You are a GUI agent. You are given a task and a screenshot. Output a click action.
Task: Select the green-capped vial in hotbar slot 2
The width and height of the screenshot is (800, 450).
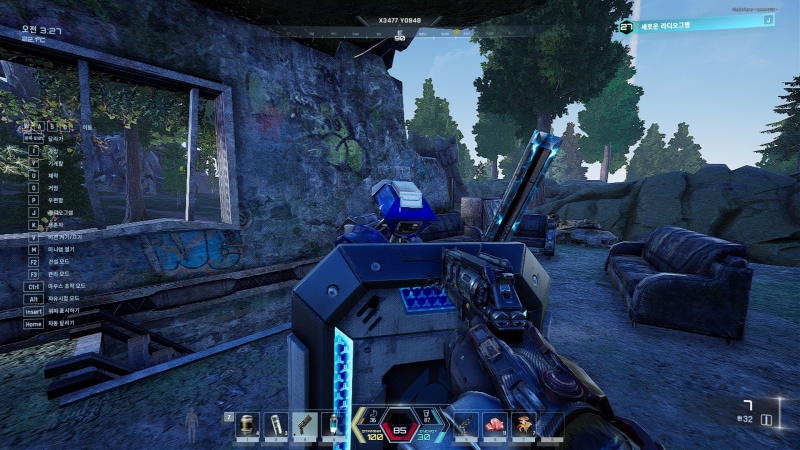pyautogui.click(x=276, y=425)
